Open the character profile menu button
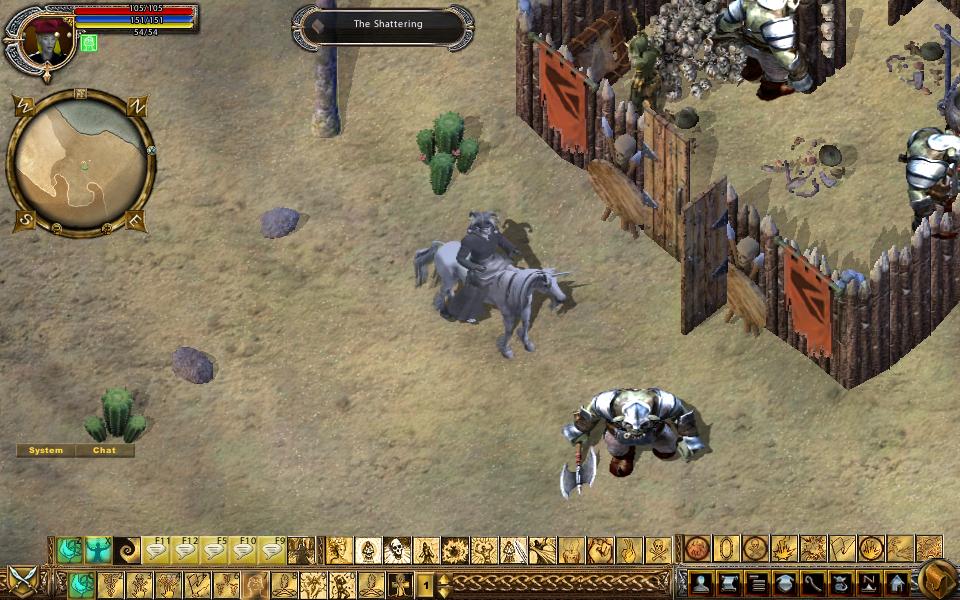The width and height of the screenshot is (960, 600). [700, 584]
